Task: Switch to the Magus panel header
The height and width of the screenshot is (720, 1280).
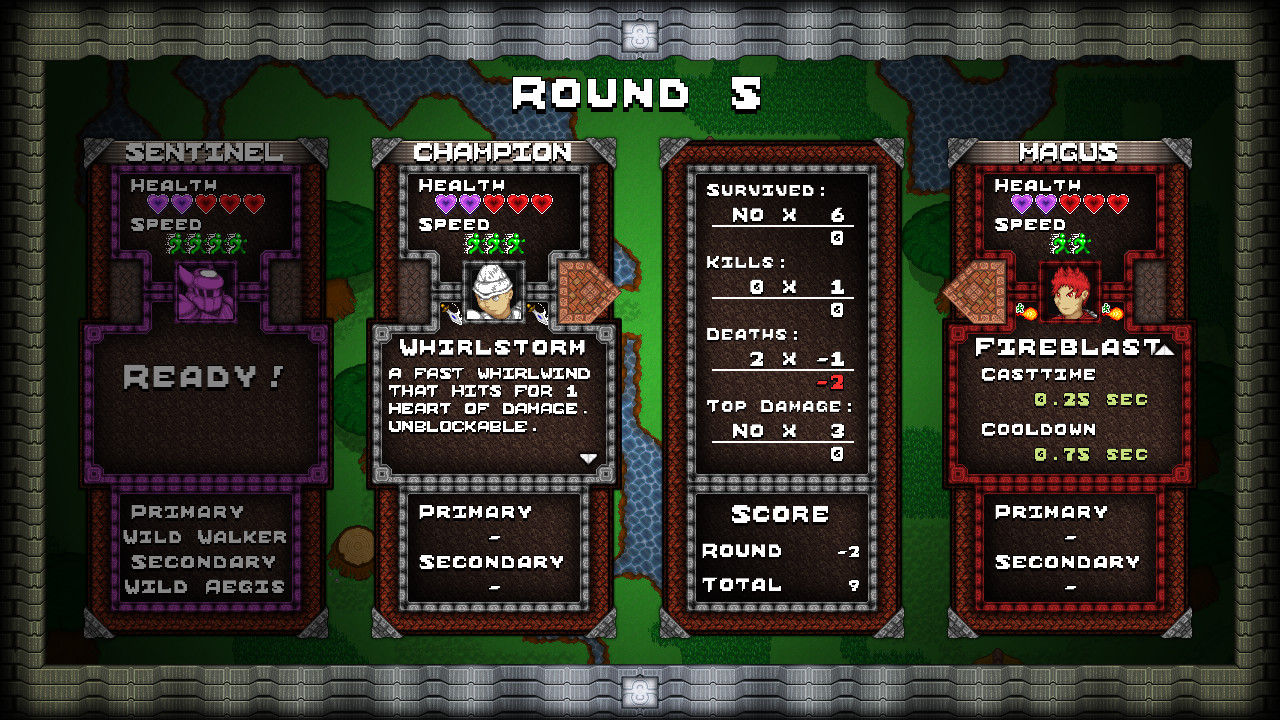Action: click(1068, 153)
